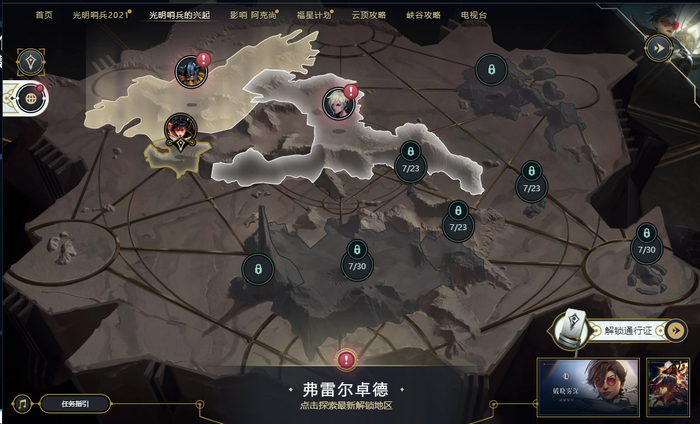Click the 弗雷尔卓德 region title banner
700x424 pixels.
(x=345, y=390)
